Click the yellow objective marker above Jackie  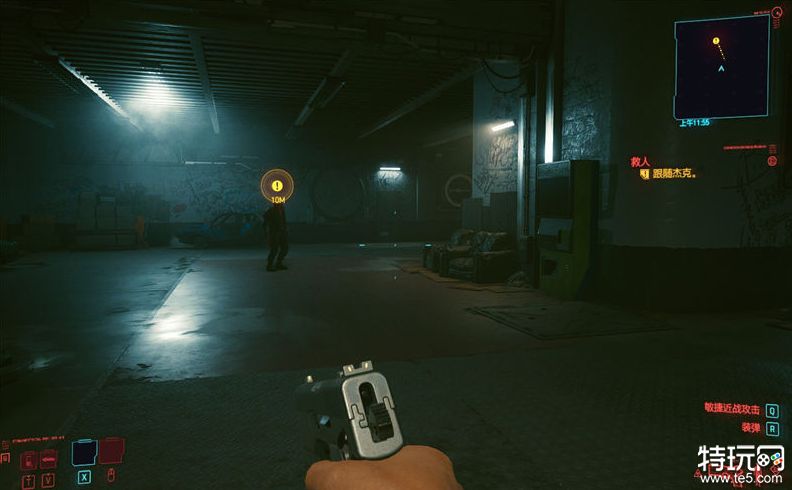coord(277,185)
